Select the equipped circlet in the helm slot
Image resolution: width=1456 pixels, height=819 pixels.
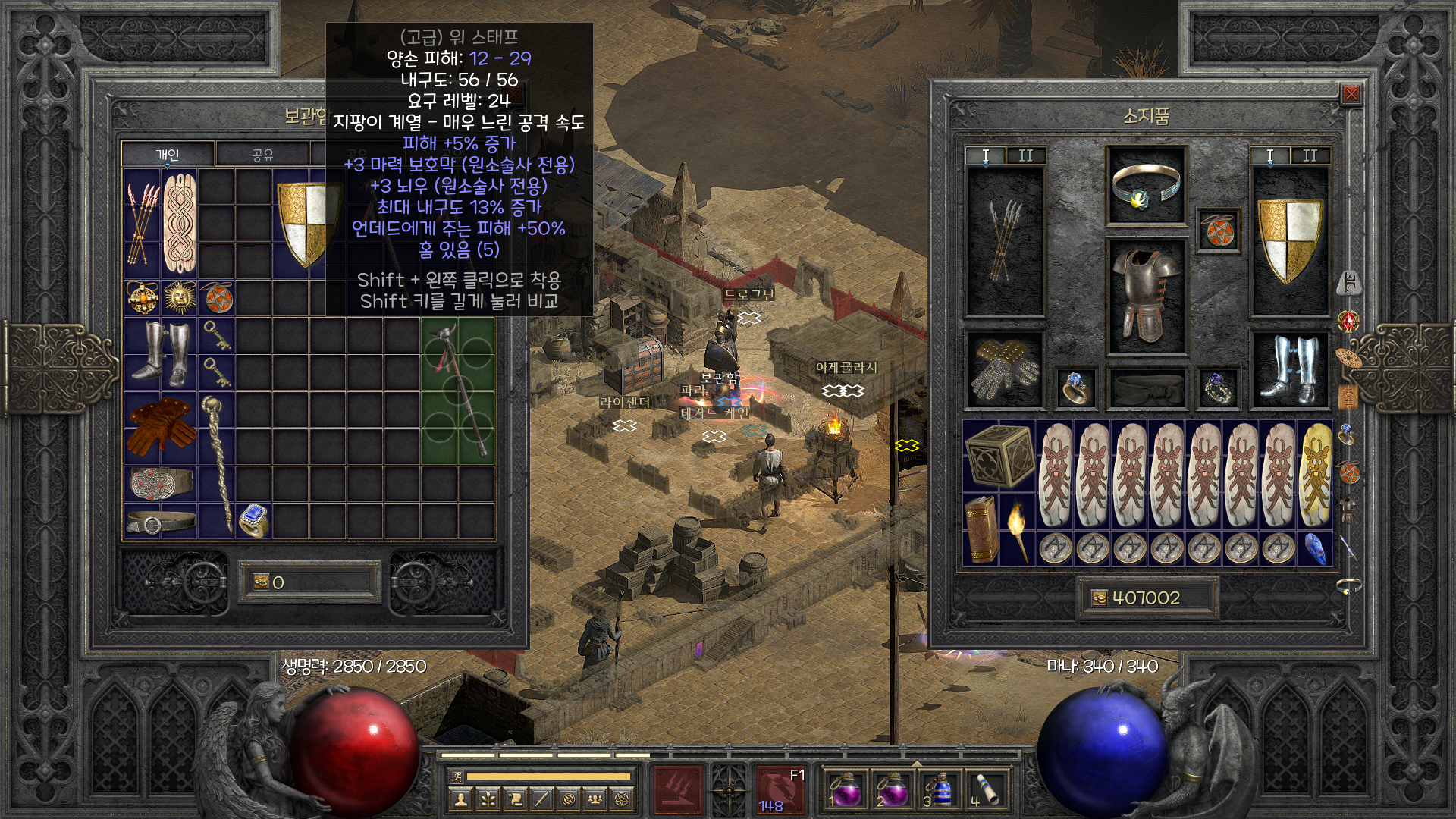(1145, 186)
